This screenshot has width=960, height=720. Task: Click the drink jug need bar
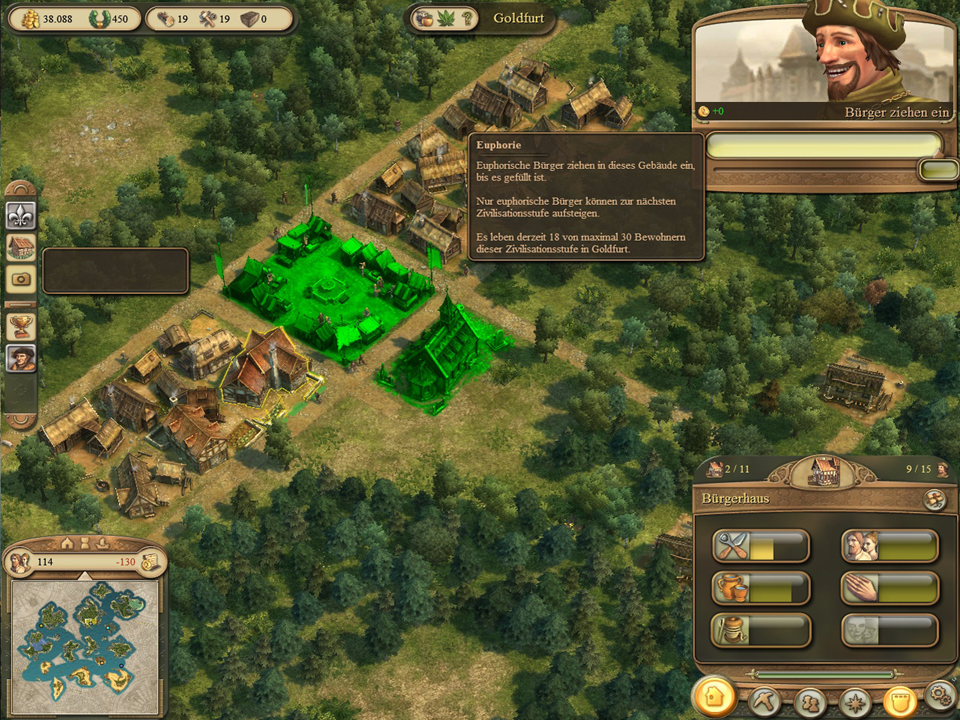(x=761, y=588)
